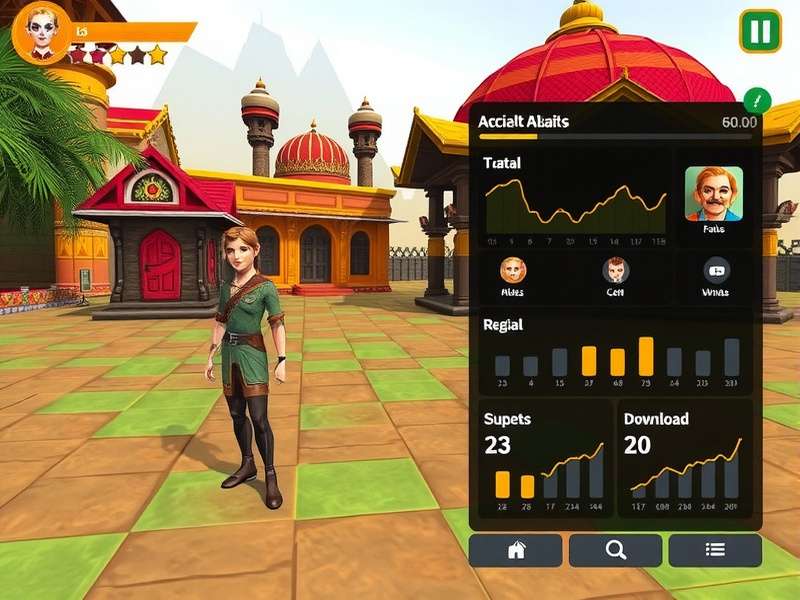This screenshot has width=800, height=600.
Task: View the Regial bar chart
Action: (x=616, y=358)
